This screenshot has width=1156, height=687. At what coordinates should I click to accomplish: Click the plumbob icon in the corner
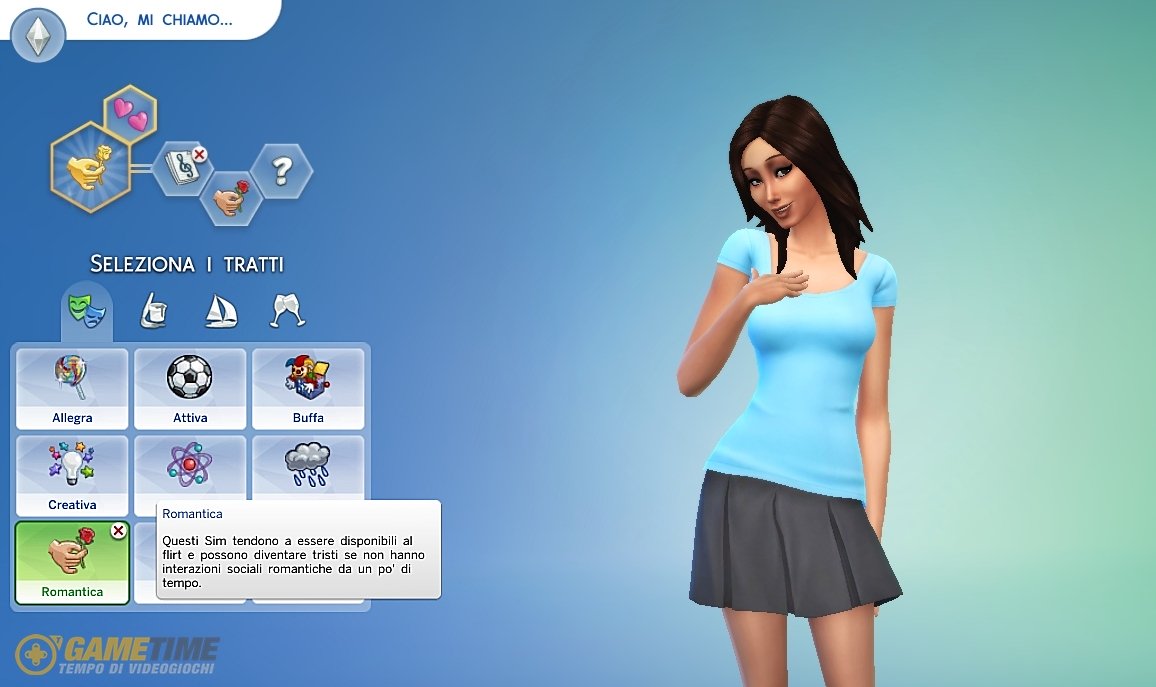38,37
